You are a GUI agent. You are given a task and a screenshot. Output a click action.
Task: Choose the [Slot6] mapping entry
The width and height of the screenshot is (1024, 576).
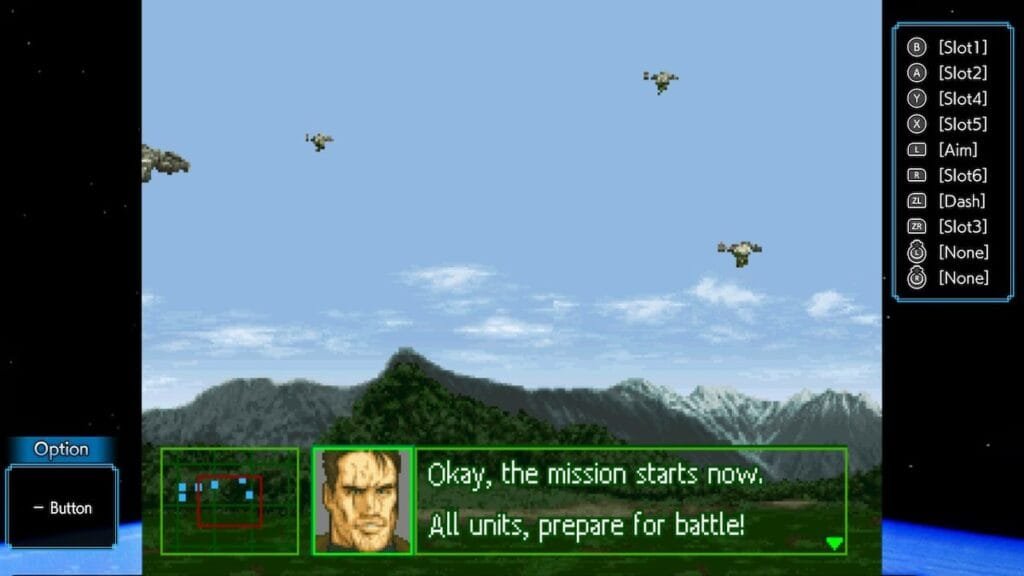click(962, 176)
